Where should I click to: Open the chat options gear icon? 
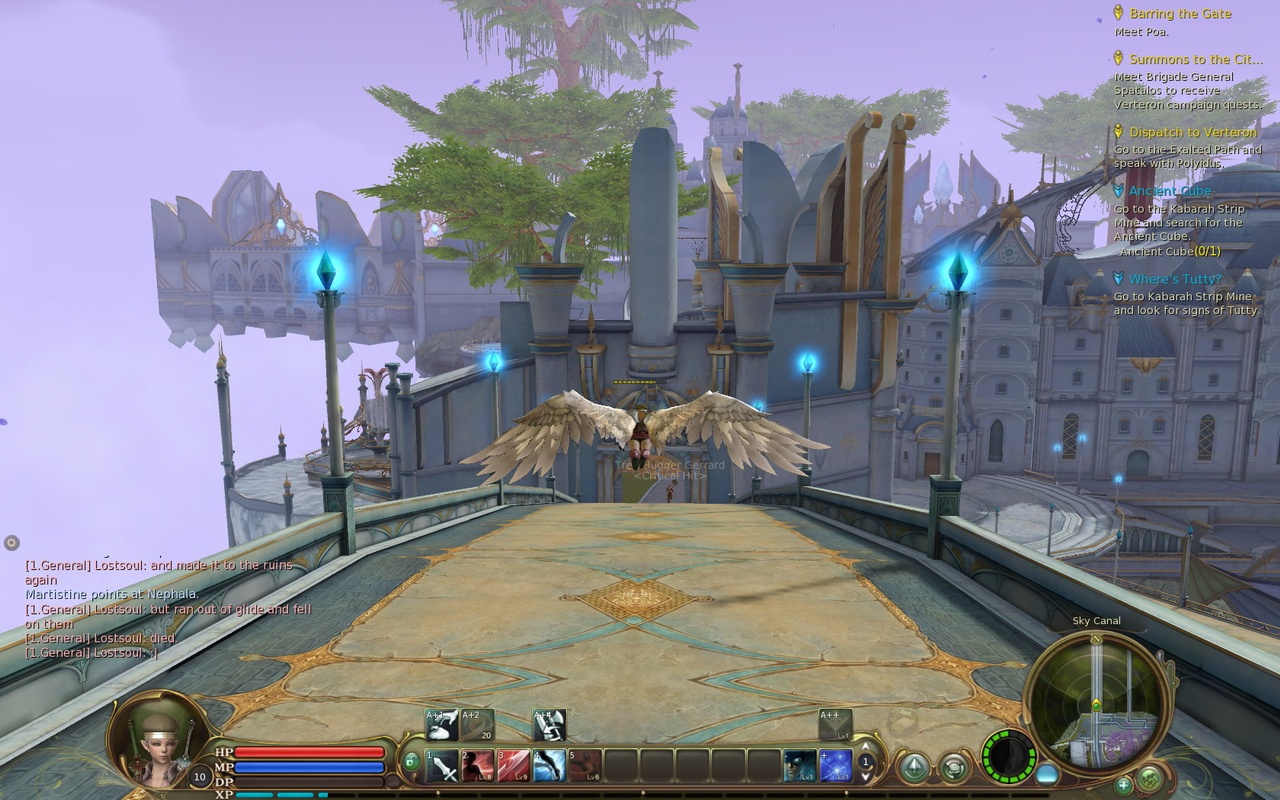pos(11,543)
